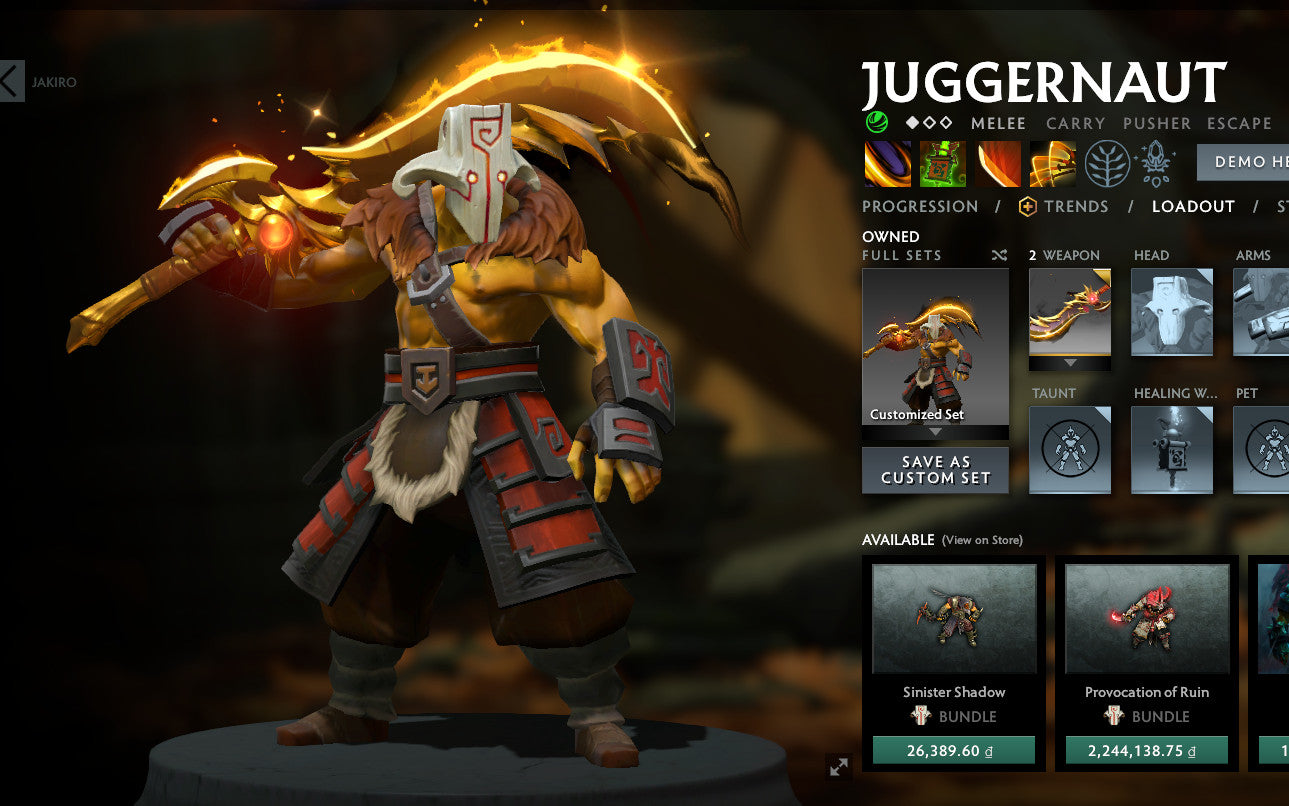Screen dimensions: 1289x806
Task: View the Blade Dance ability icon
Action: [x=997, y=163]
